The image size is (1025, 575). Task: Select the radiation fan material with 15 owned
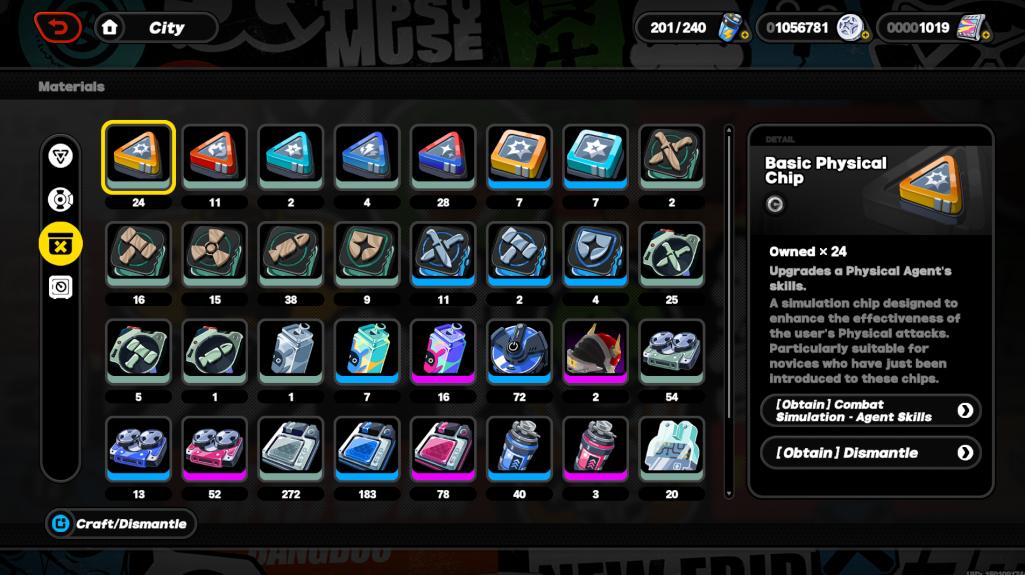pos(215,255)
